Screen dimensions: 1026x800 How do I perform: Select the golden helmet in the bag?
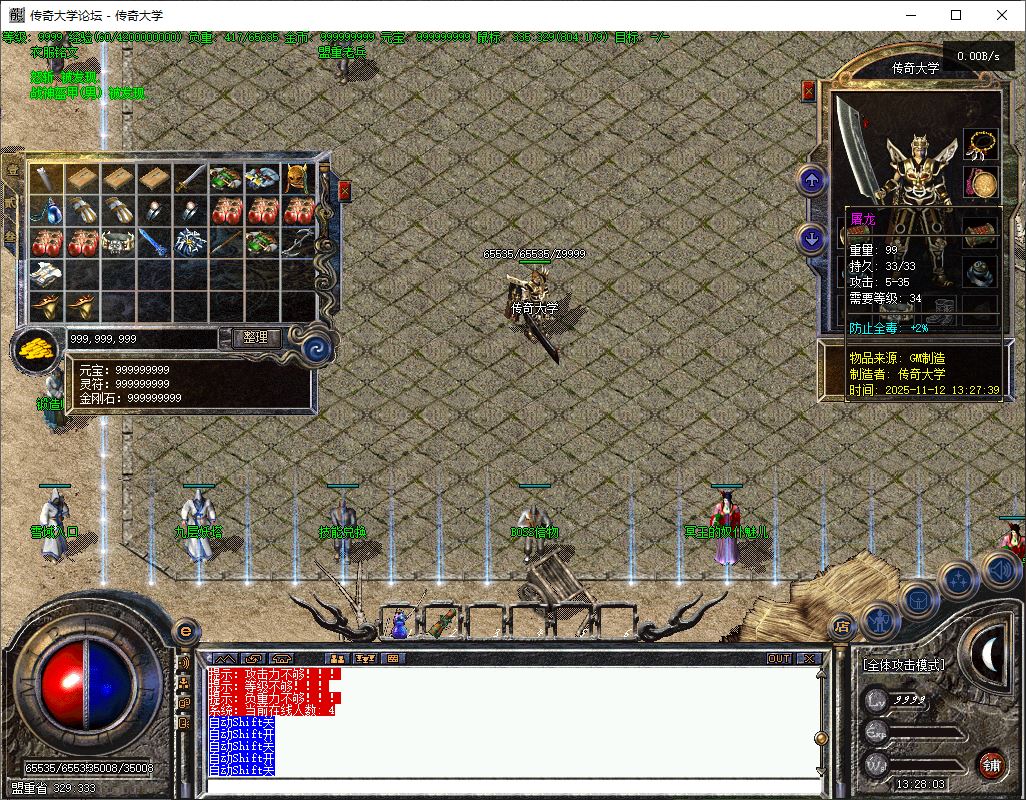(297, 179)
